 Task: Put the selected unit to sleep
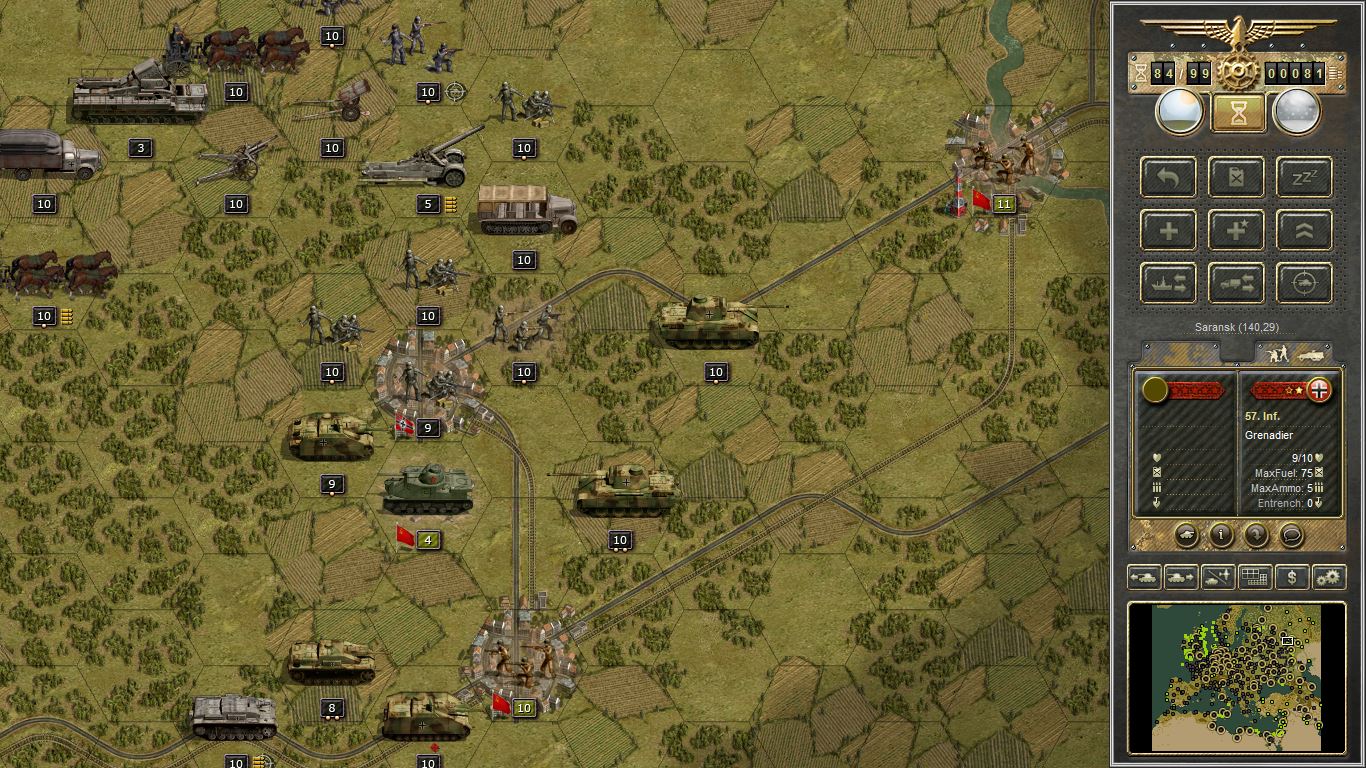coord(1303,177)
